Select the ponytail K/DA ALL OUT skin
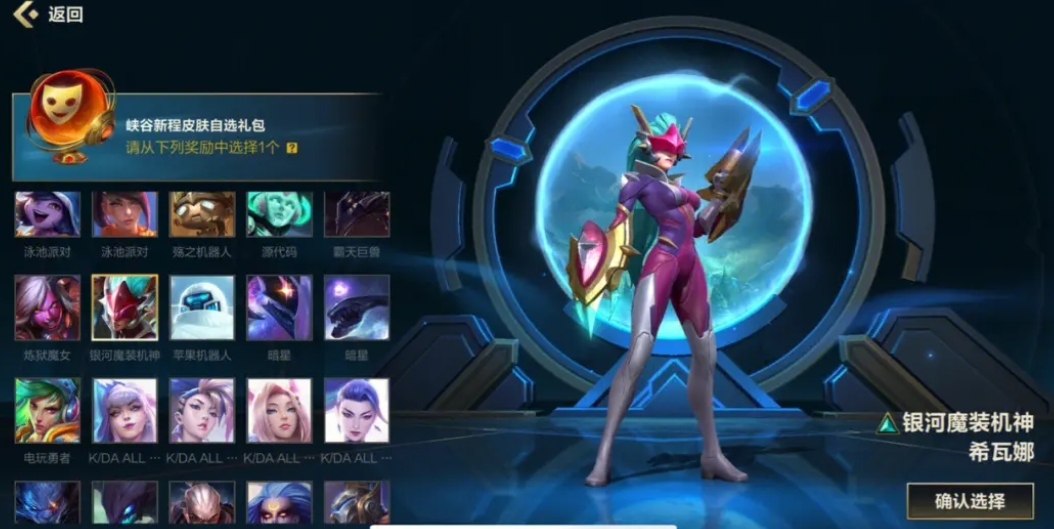The height and width of the screenshot is (529, 1054). 202,410
